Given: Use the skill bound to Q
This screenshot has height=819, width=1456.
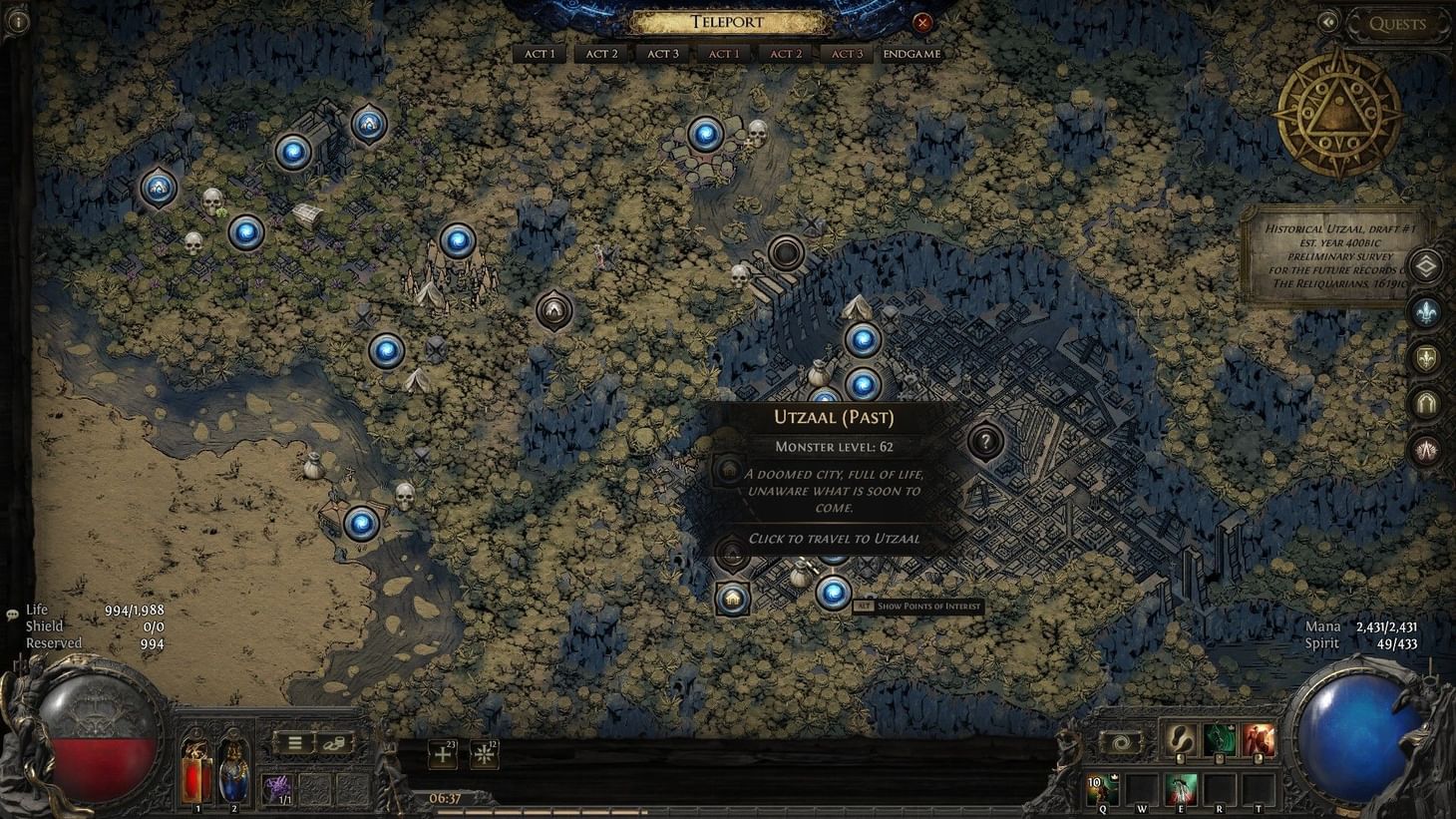Looking at the screenshot, I should click(x=1101, y=789).
